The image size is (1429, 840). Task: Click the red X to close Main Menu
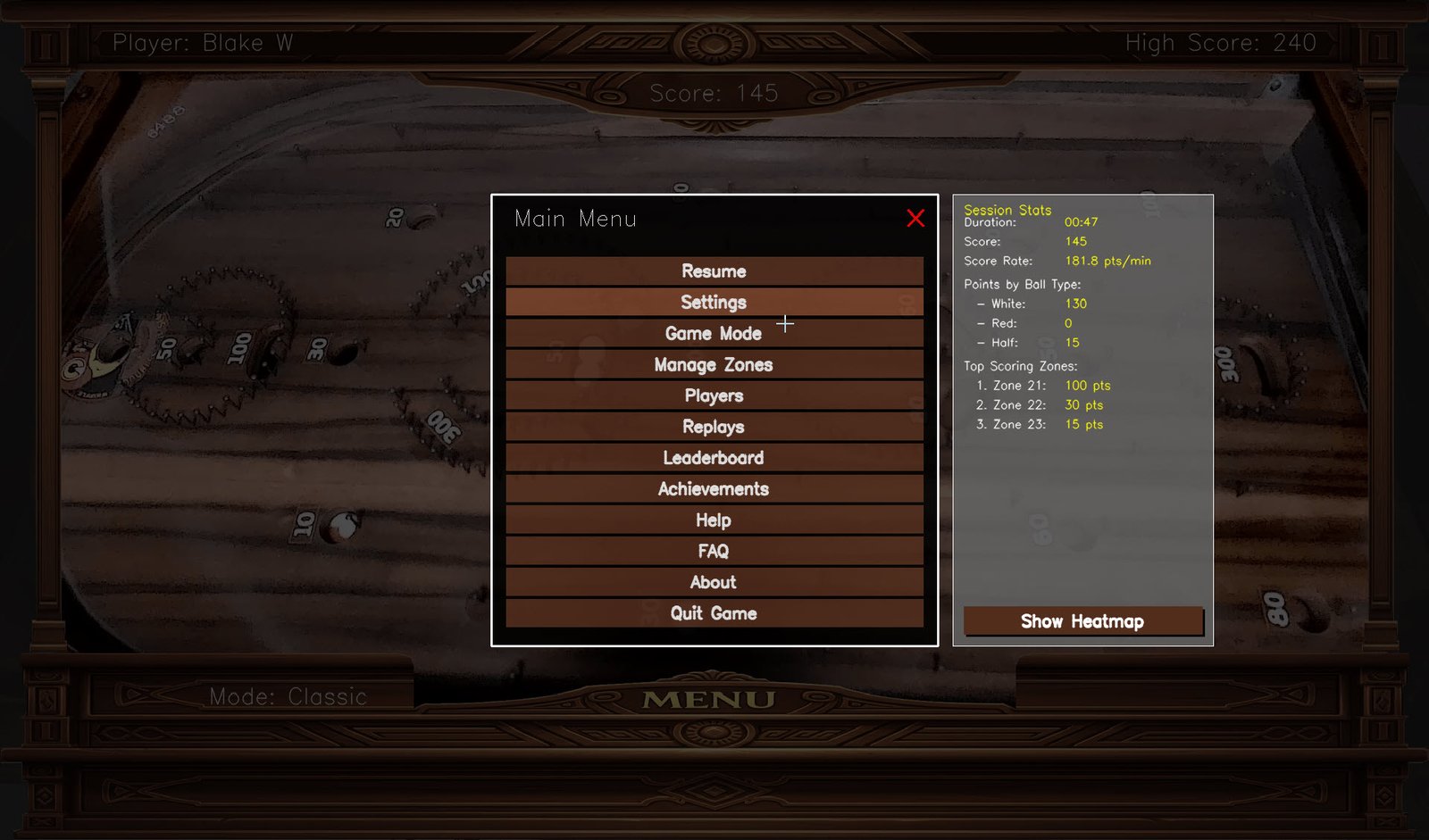coord(915,219)
